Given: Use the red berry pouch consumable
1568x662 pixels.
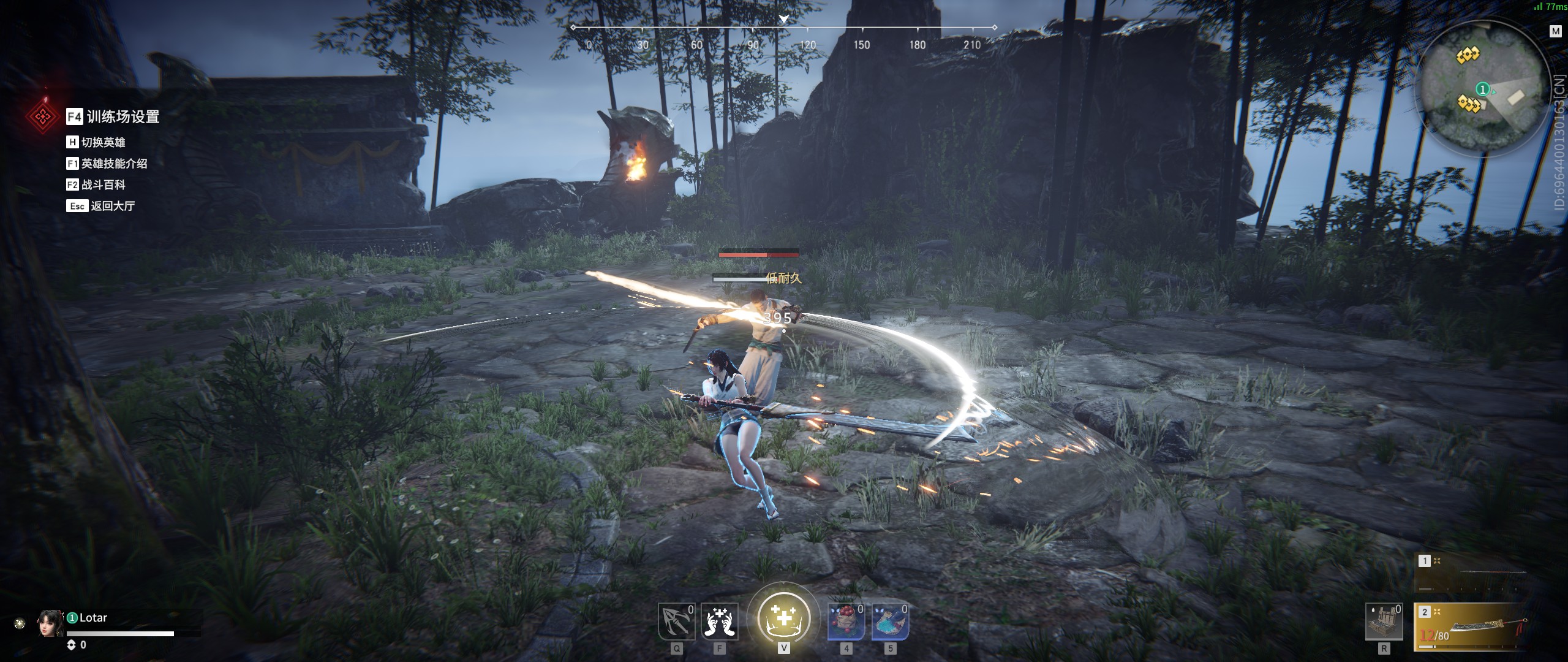Looking at the screenshot, I should [x=846, y=622].
